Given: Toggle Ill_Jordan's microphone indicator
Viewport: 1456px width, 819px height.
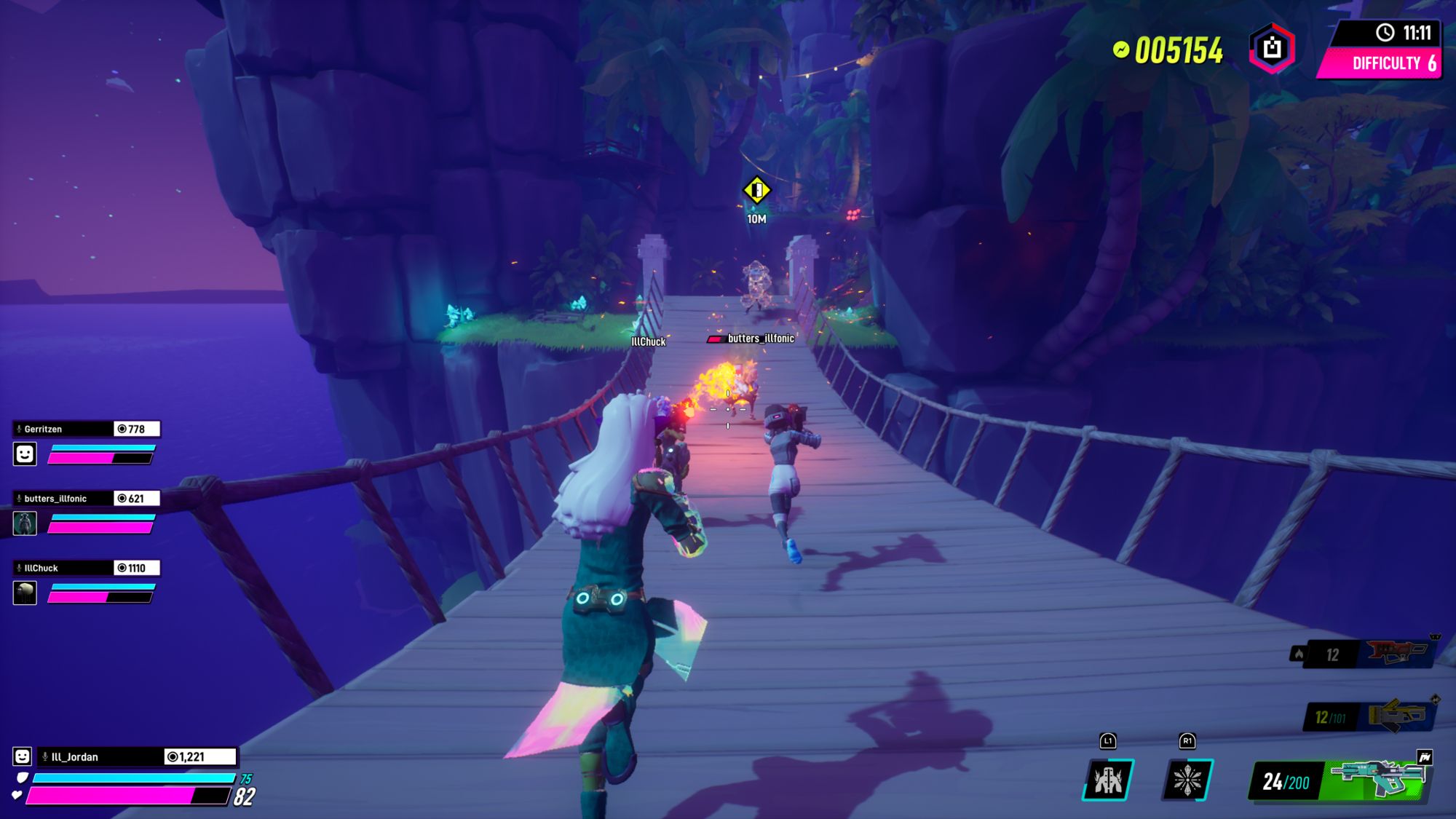Looking at the screenshot, I should point(45,756).
